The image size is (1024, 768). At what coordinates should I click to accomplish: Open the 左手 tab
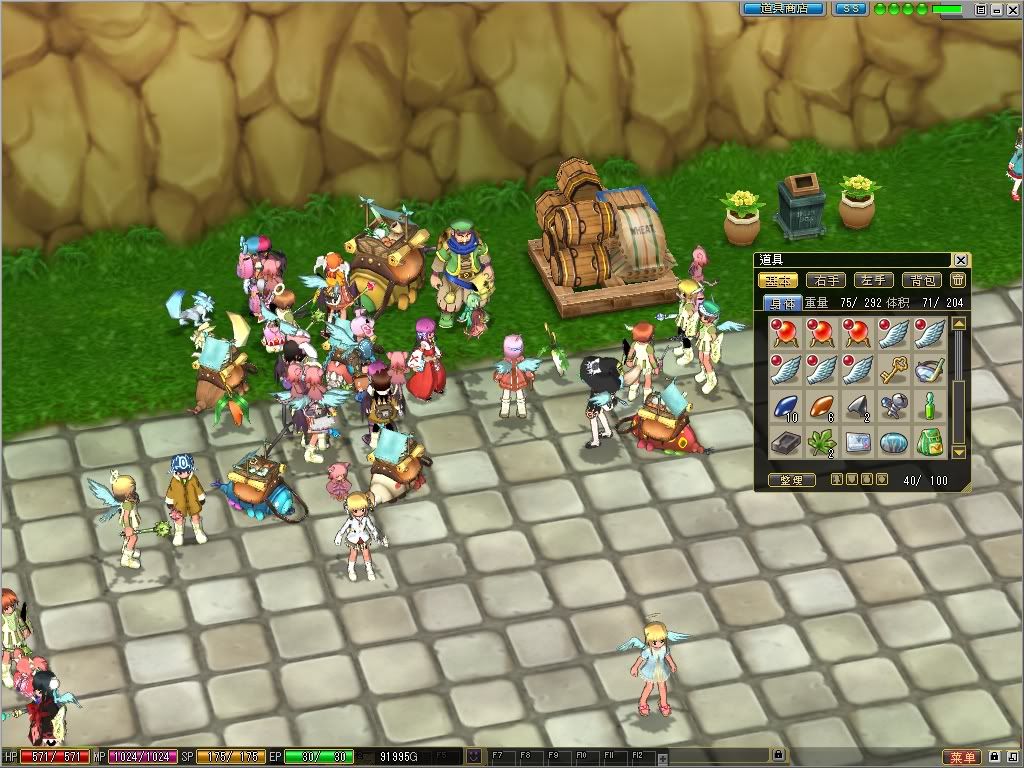coord(874,281)
